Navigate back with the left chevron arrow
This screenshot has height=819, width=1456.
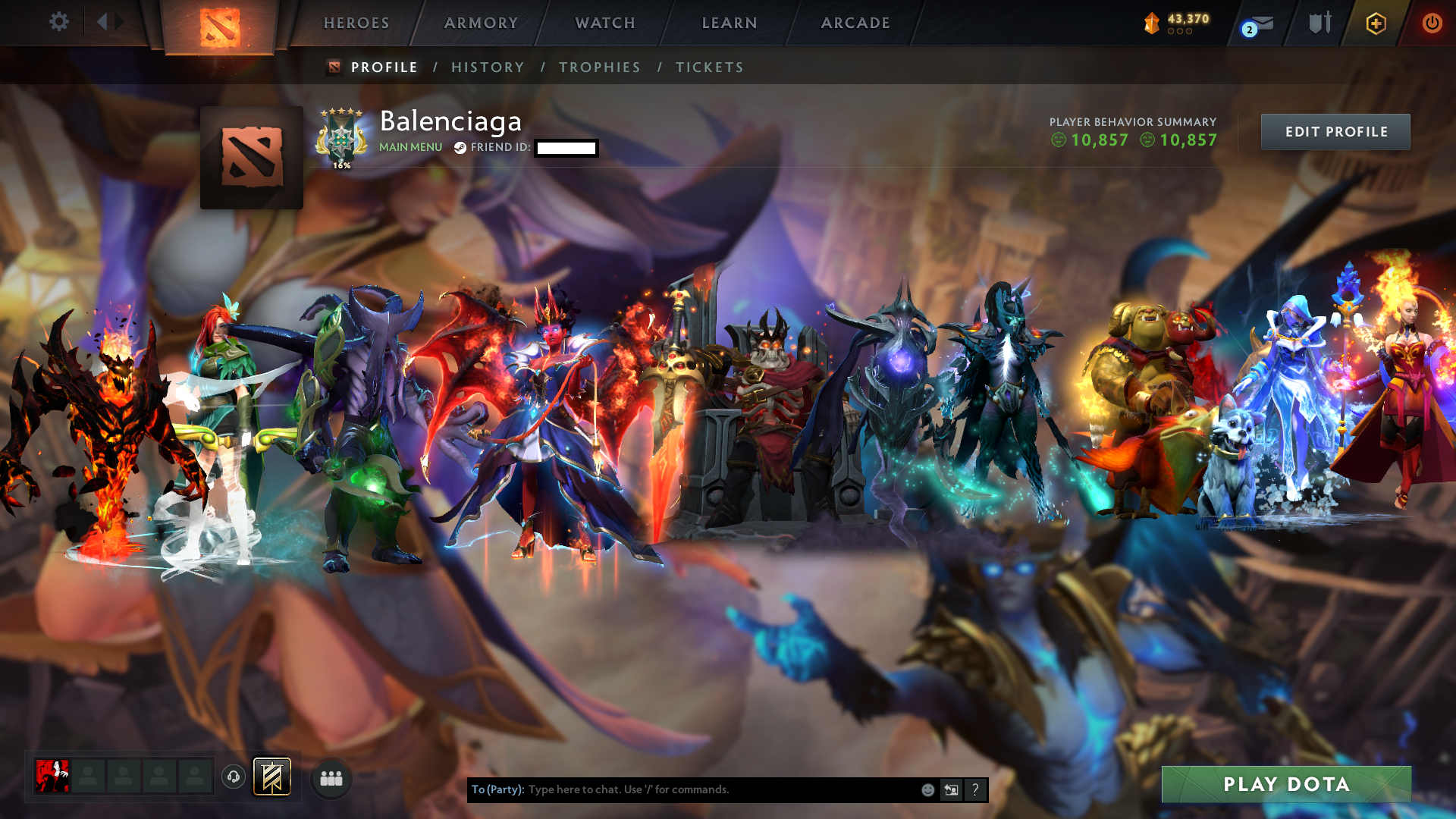point(103,22)
